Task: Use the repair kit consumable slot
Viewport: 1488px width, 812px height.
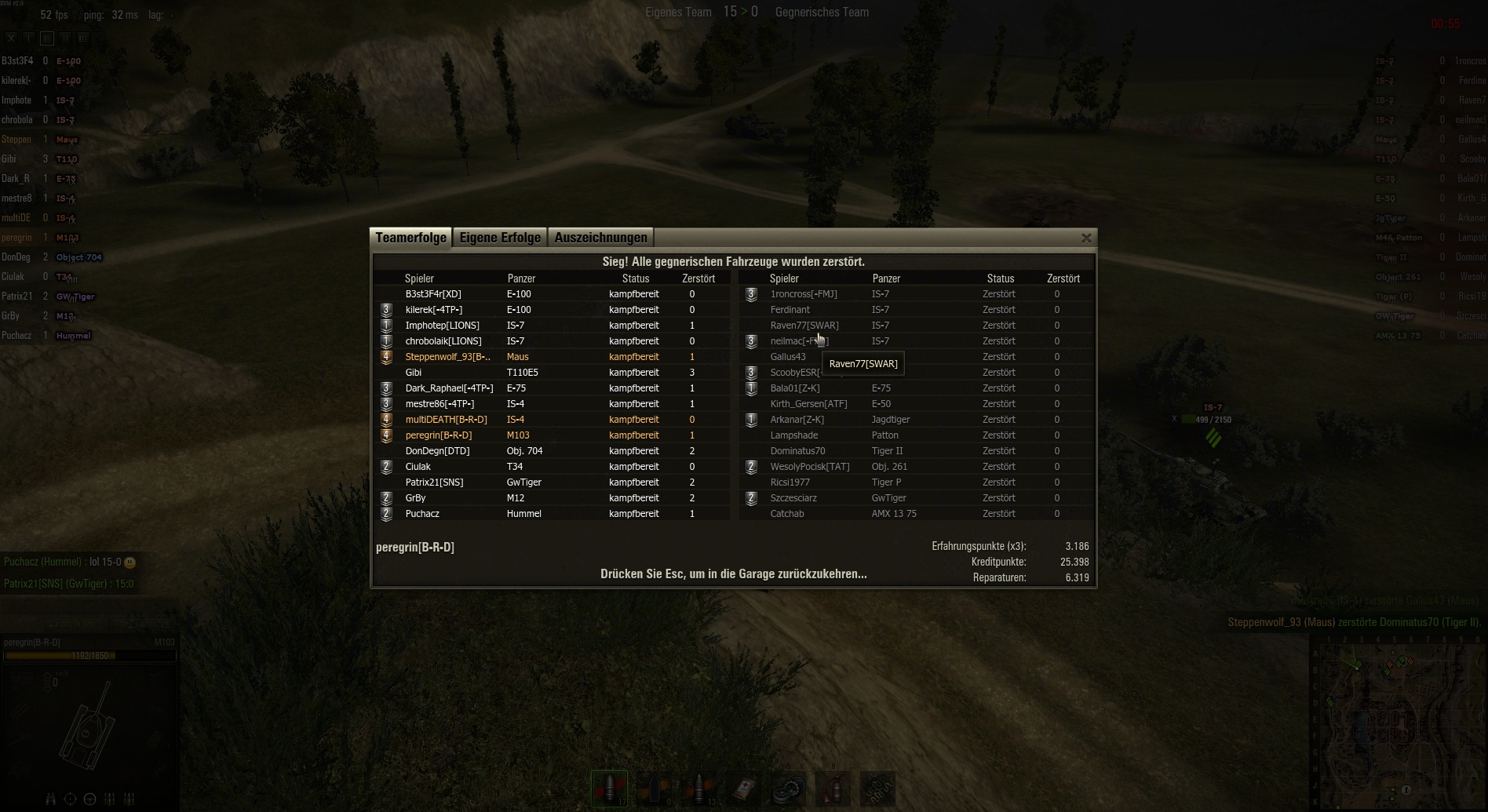Action: point(787,788)
